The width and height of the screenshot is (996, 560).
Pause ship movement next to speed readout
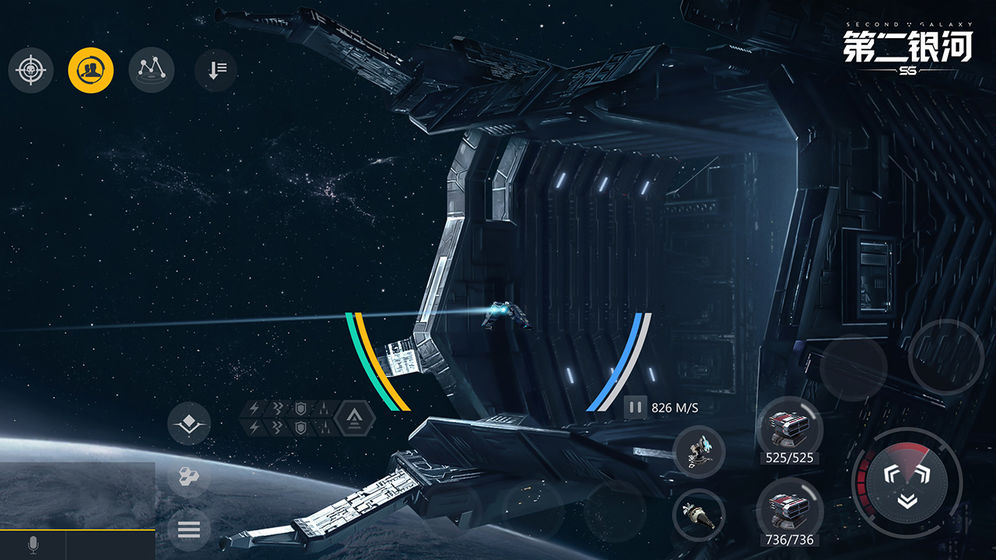click(635, 407)
